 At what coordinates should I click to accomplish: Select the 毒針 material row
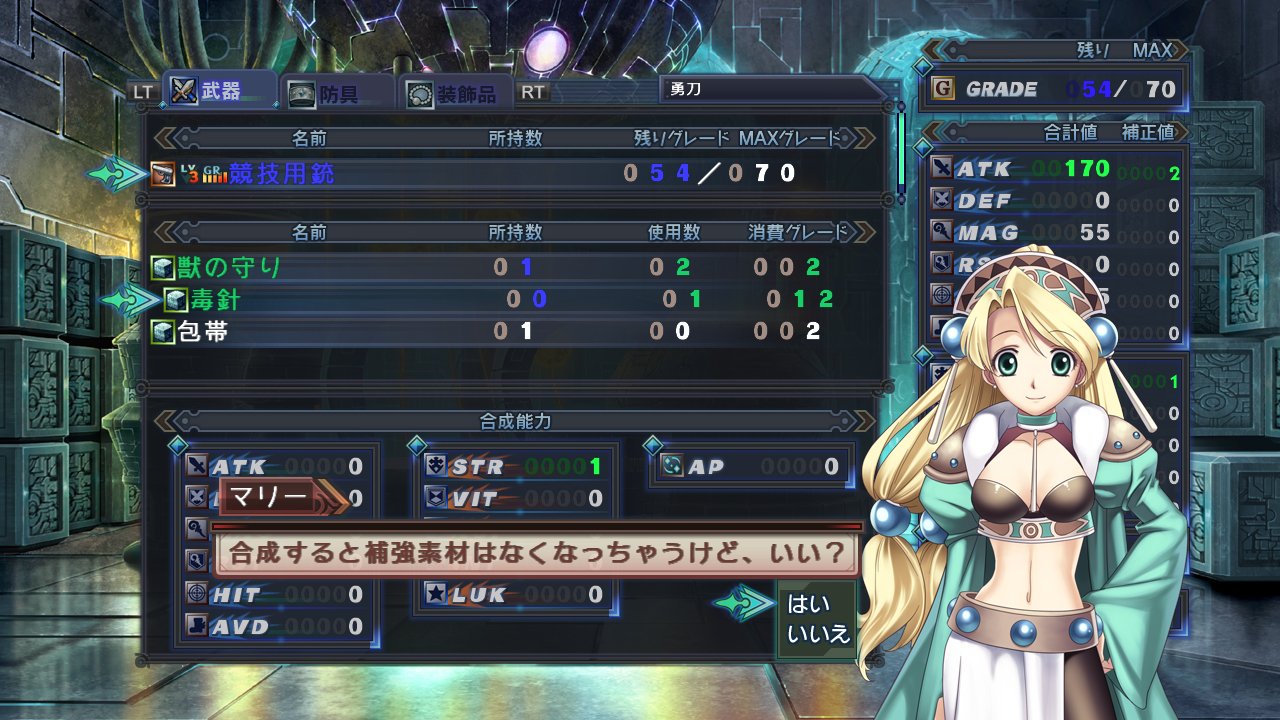click(215, 299)
